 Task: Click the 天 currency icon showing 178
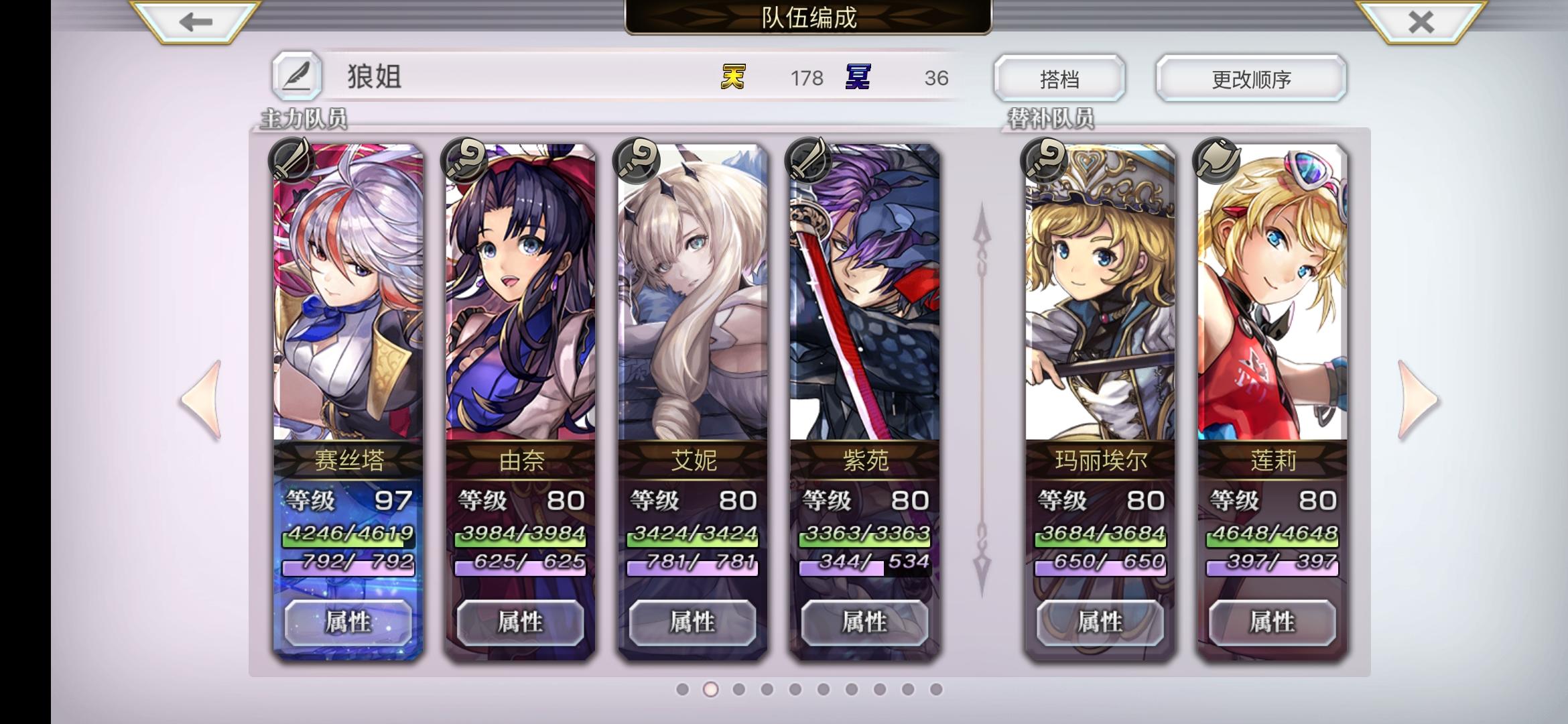click(x=734, y=78)
